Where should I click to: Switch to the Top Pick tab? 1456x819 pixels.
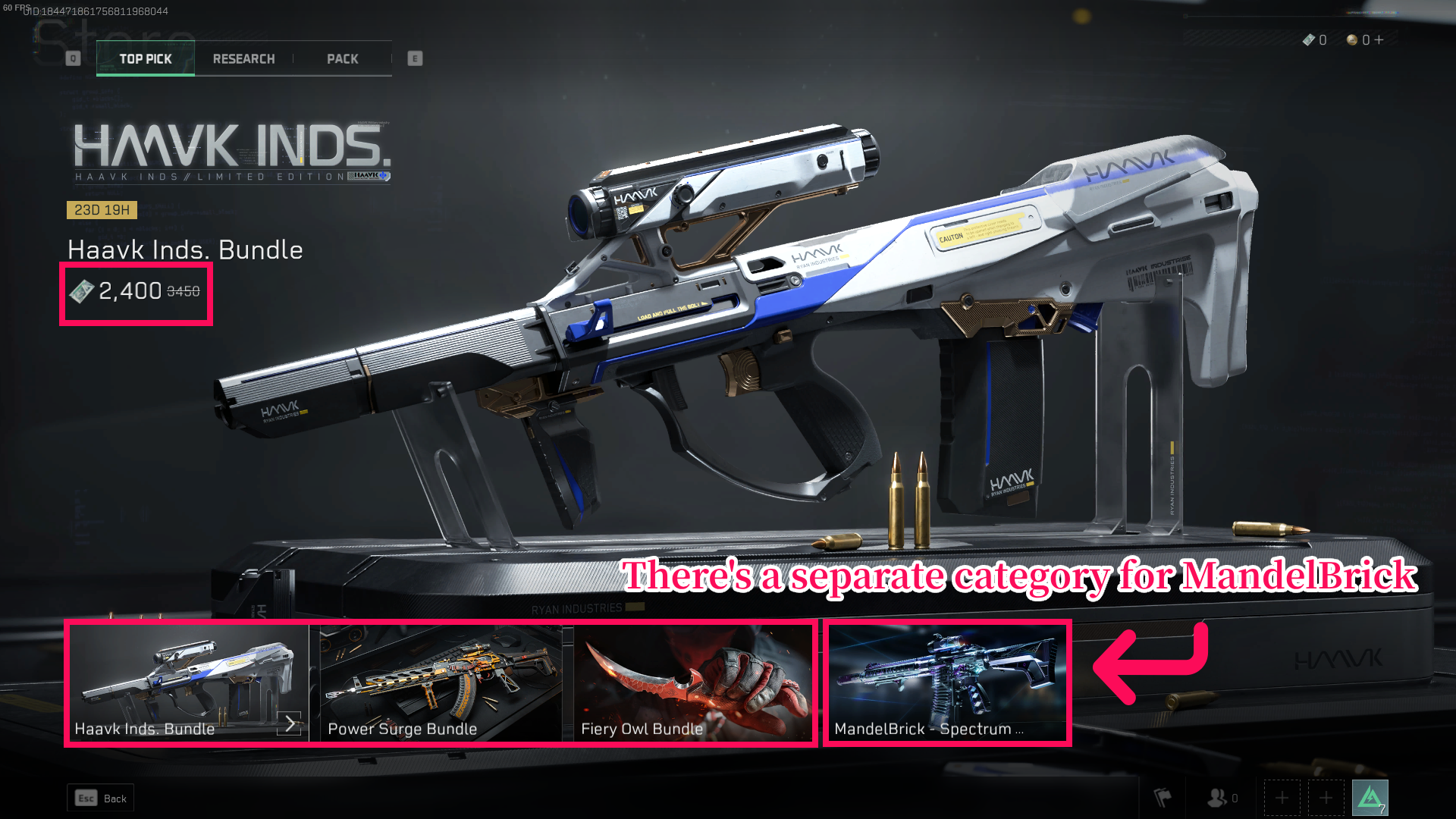coord(146,58)
